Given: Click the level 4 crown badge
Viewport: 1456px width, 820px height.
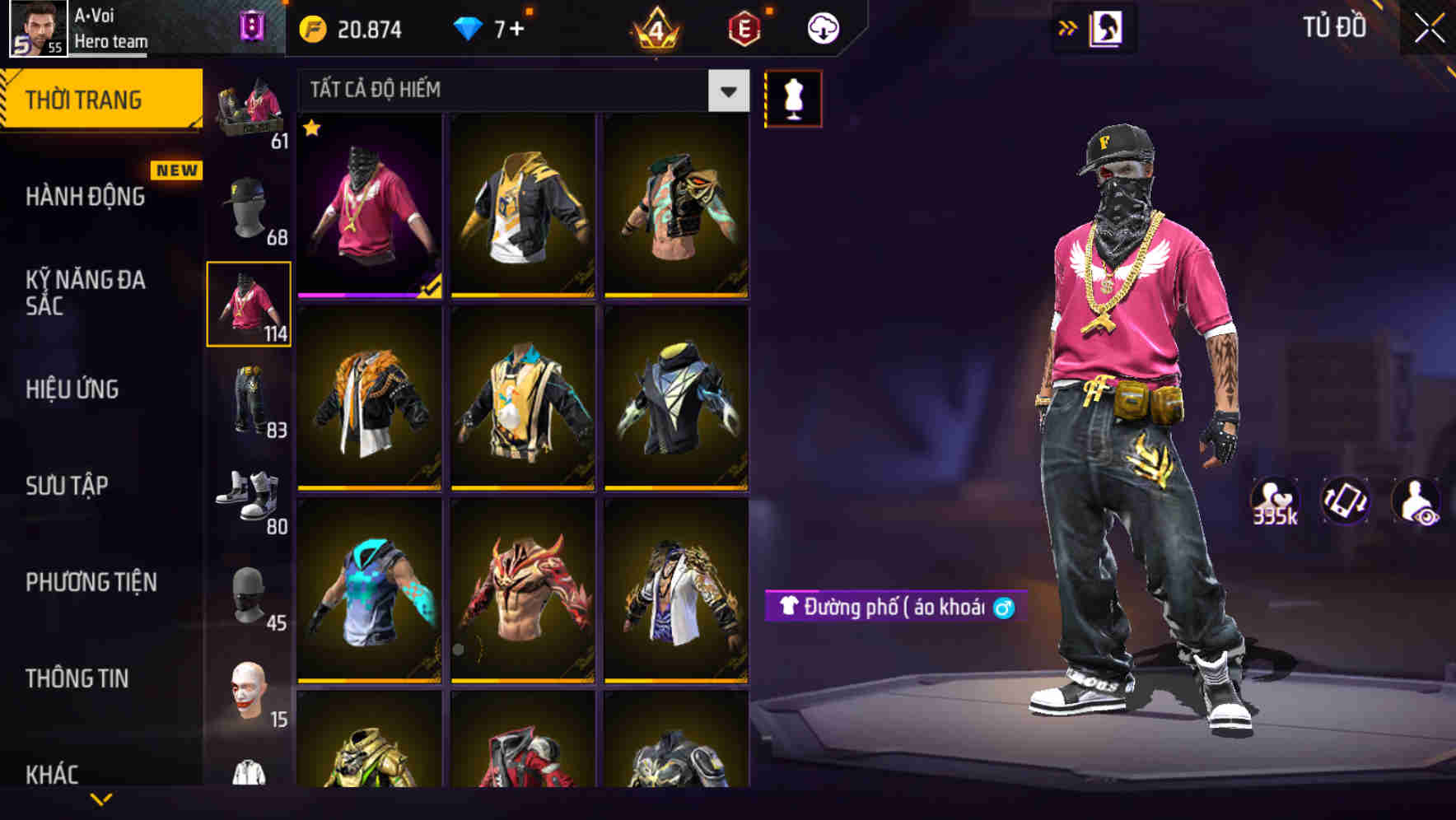Looking at the screenshot, I should tap(656, 27).
